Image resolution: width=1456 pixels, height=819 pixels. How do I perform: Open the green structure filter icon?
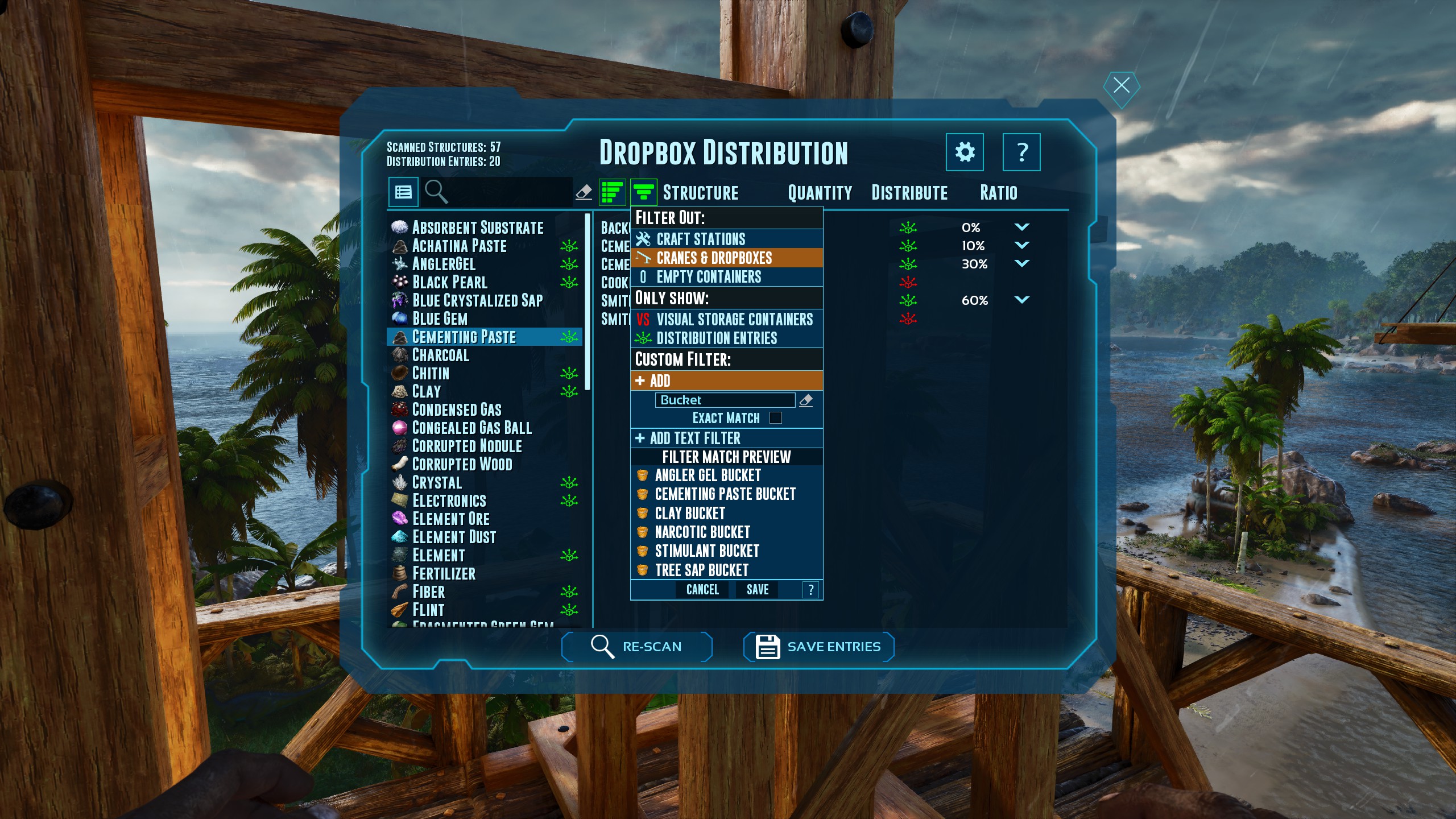click(x=646, y=192)
